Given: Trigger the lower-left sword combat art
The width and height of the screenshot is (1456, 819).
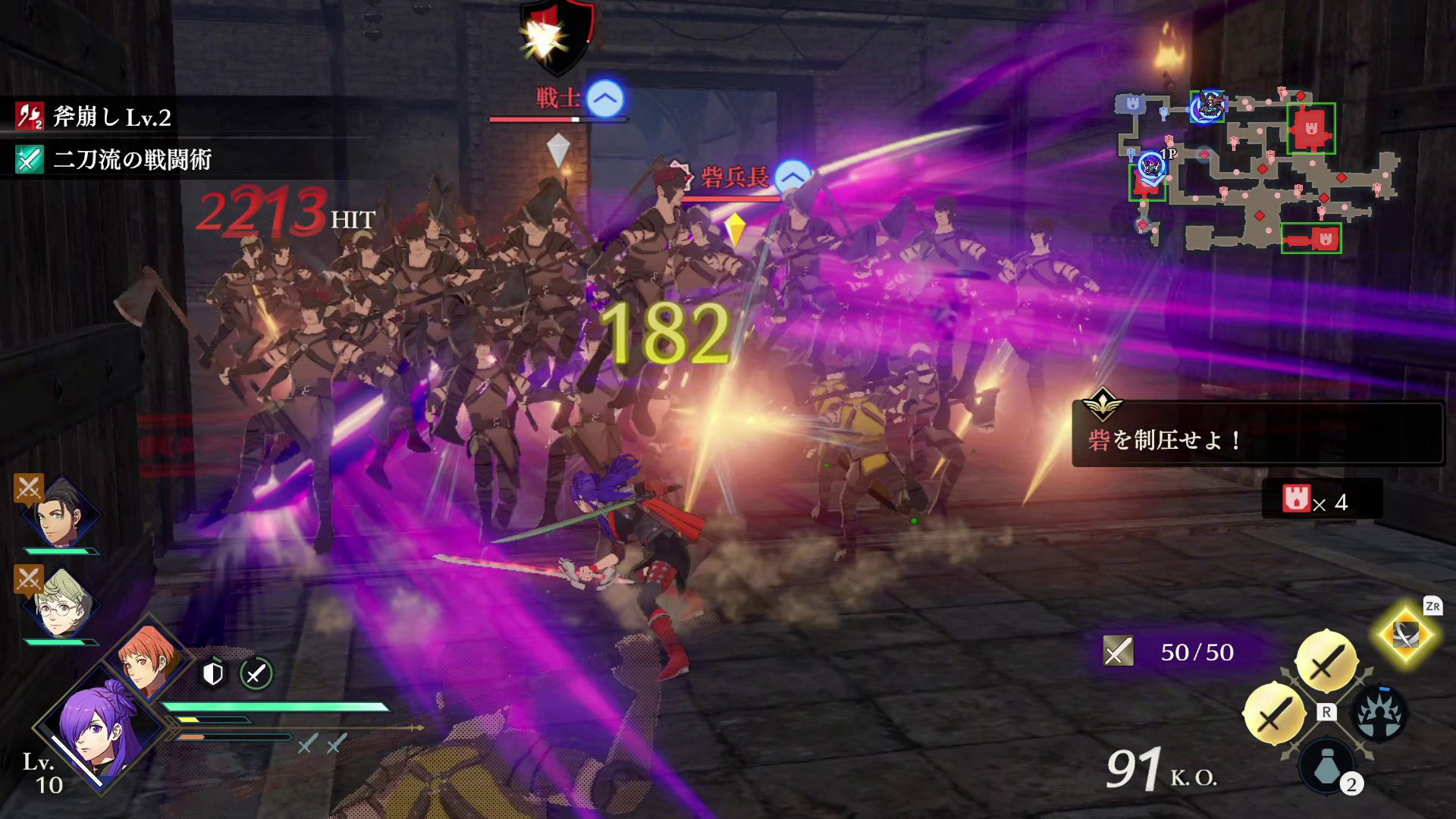Looking at the screenshot, I should point(1274,713).
